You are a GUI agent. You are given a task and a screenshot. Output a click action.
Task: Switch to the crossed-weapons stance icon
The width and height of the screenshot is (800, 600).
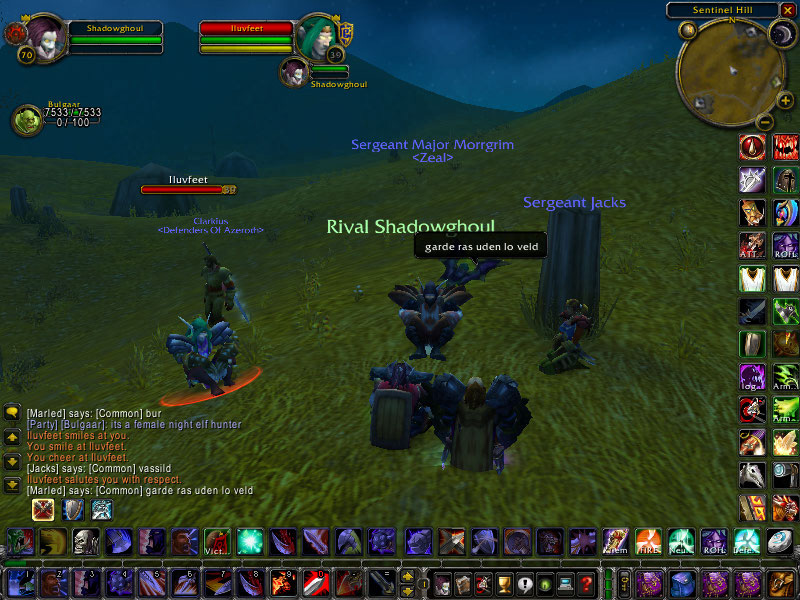42,510
